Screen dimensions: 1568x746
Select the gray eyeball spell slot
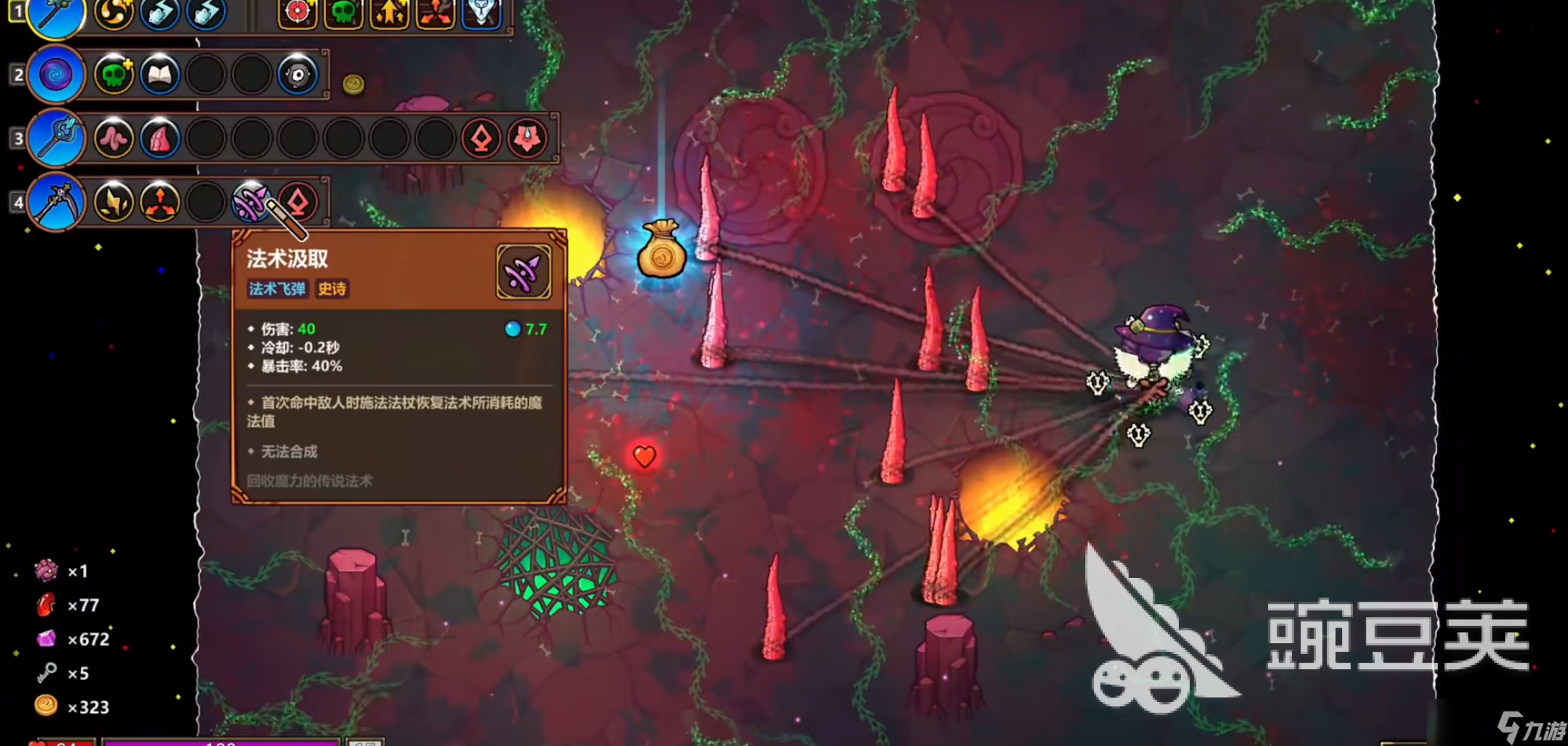pos(297,75)
